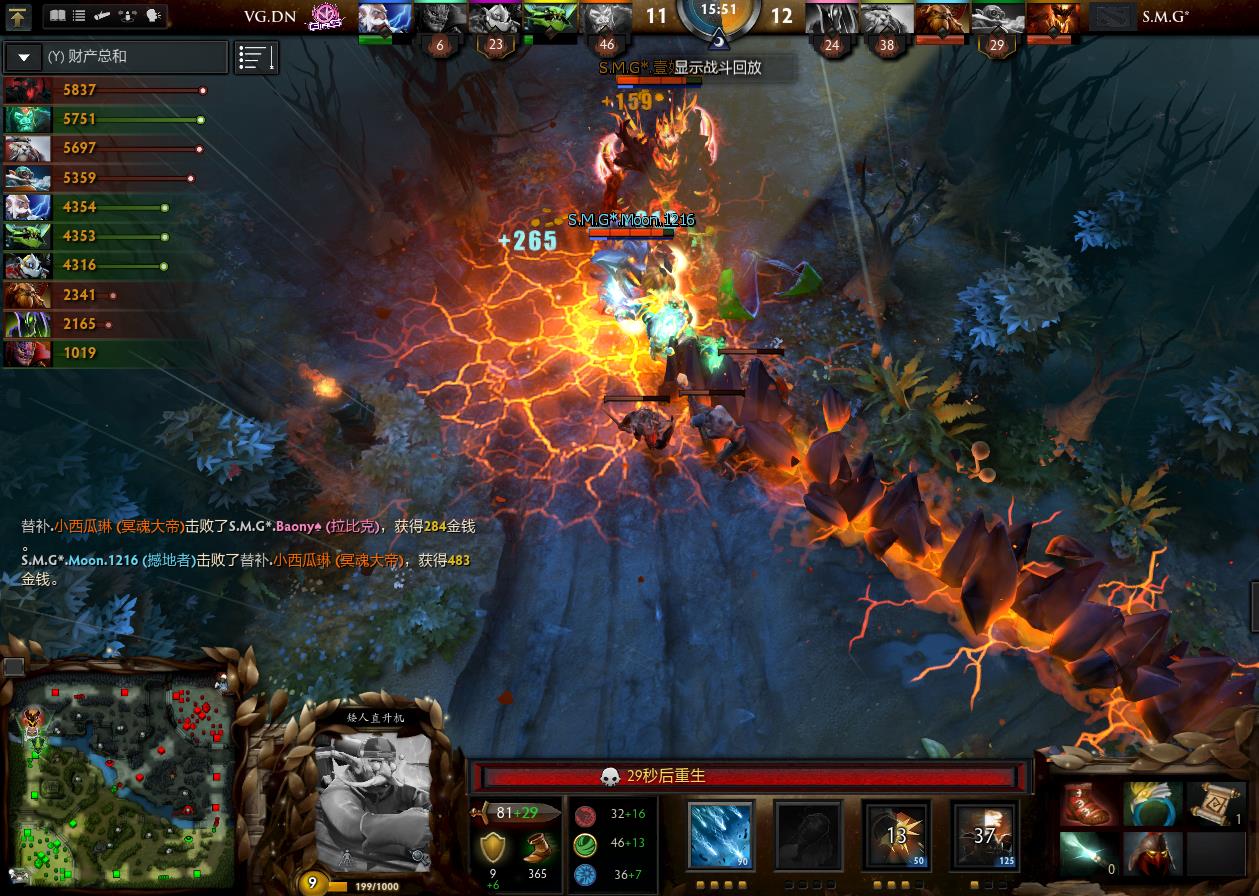
Task: Click the 显示战斗回放 show fight replay button
Action: click(718, 68)
